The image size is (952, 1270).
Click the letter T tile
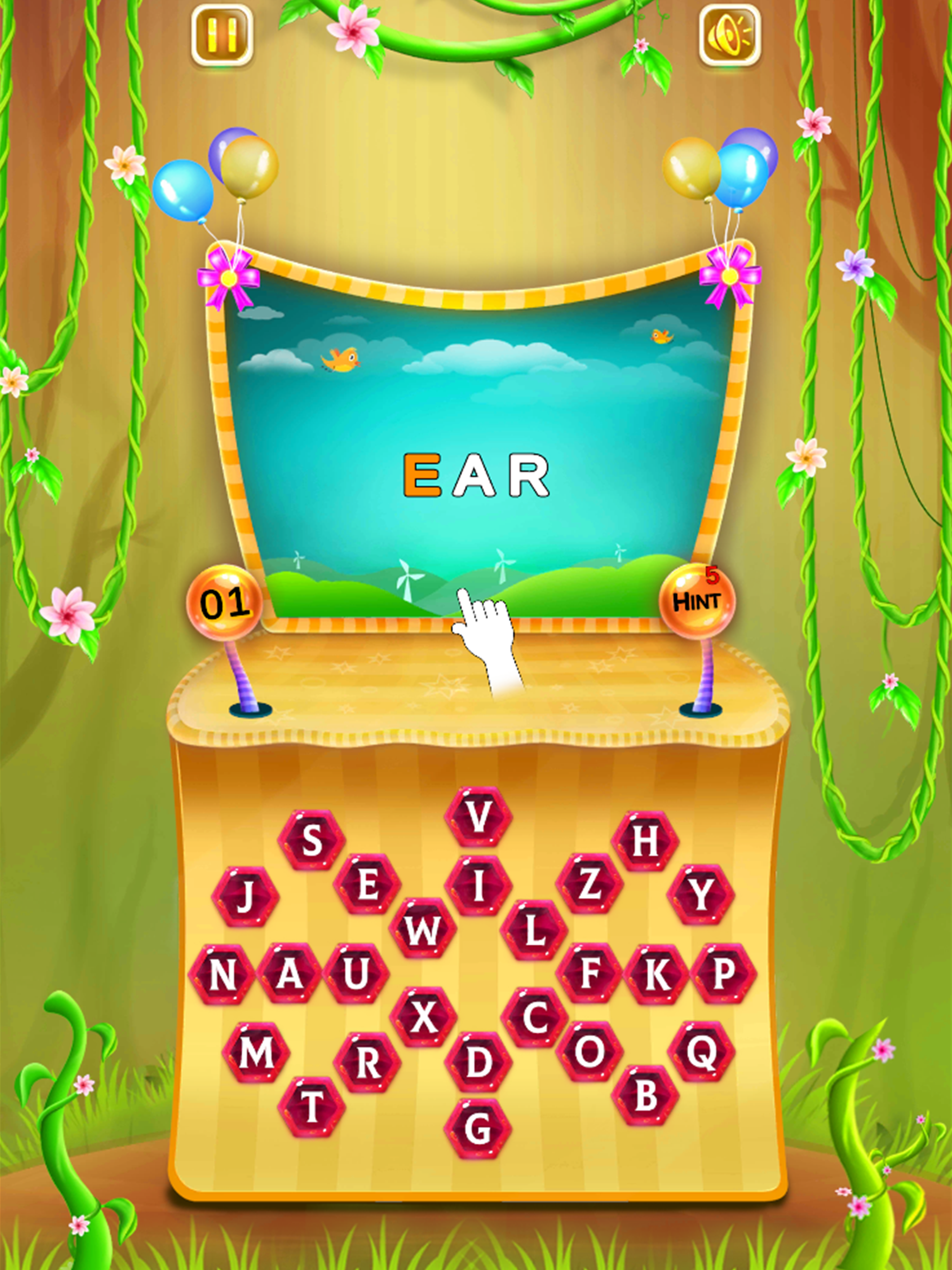(x=312, y=1106)
